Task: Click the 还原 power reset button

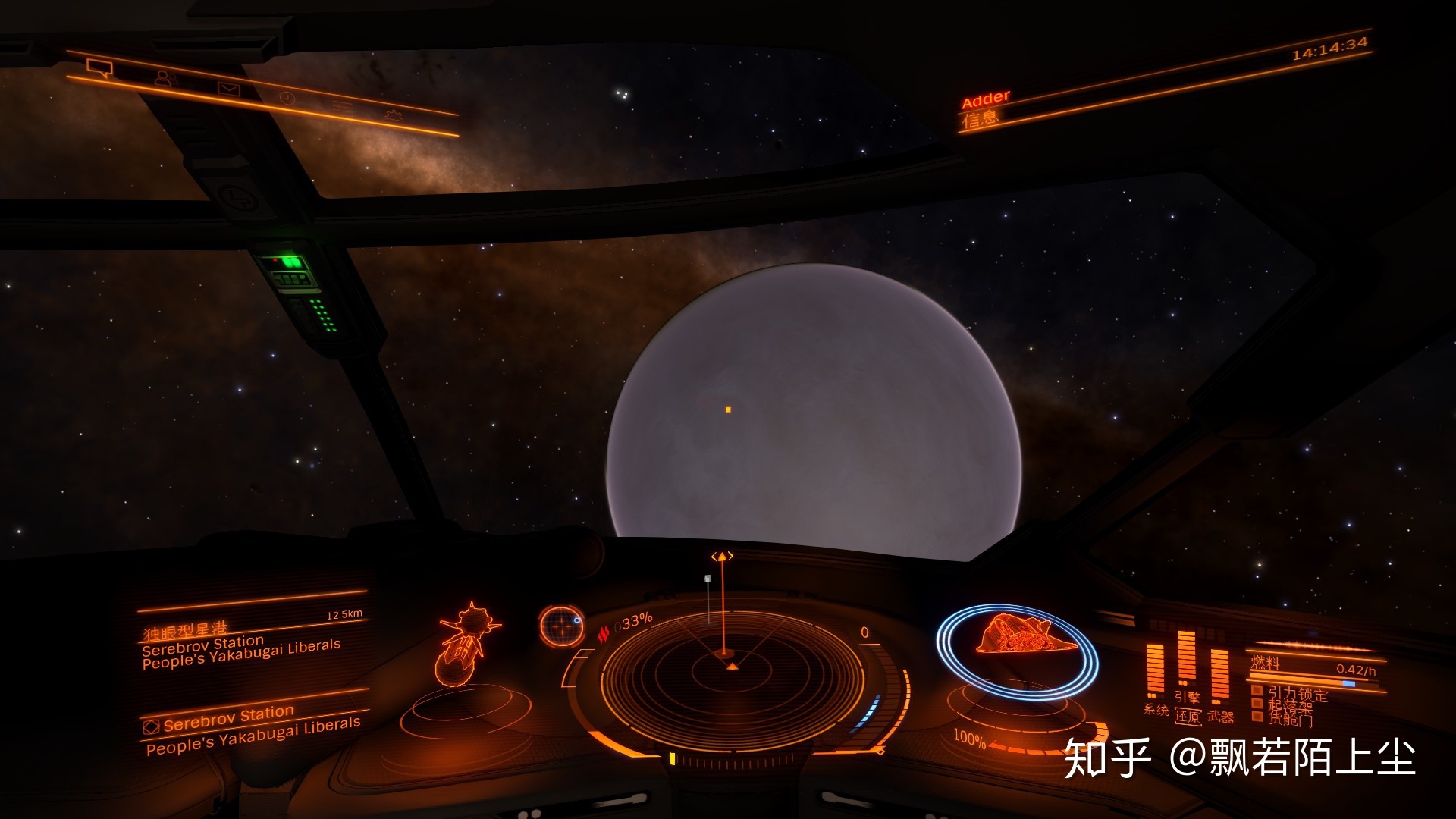Action: click(1188, 716)
